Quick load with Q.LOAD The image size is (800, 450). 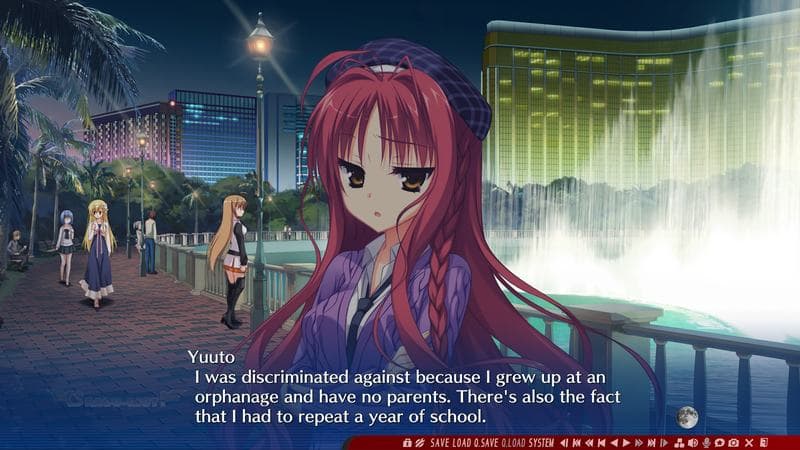[513, 442]
